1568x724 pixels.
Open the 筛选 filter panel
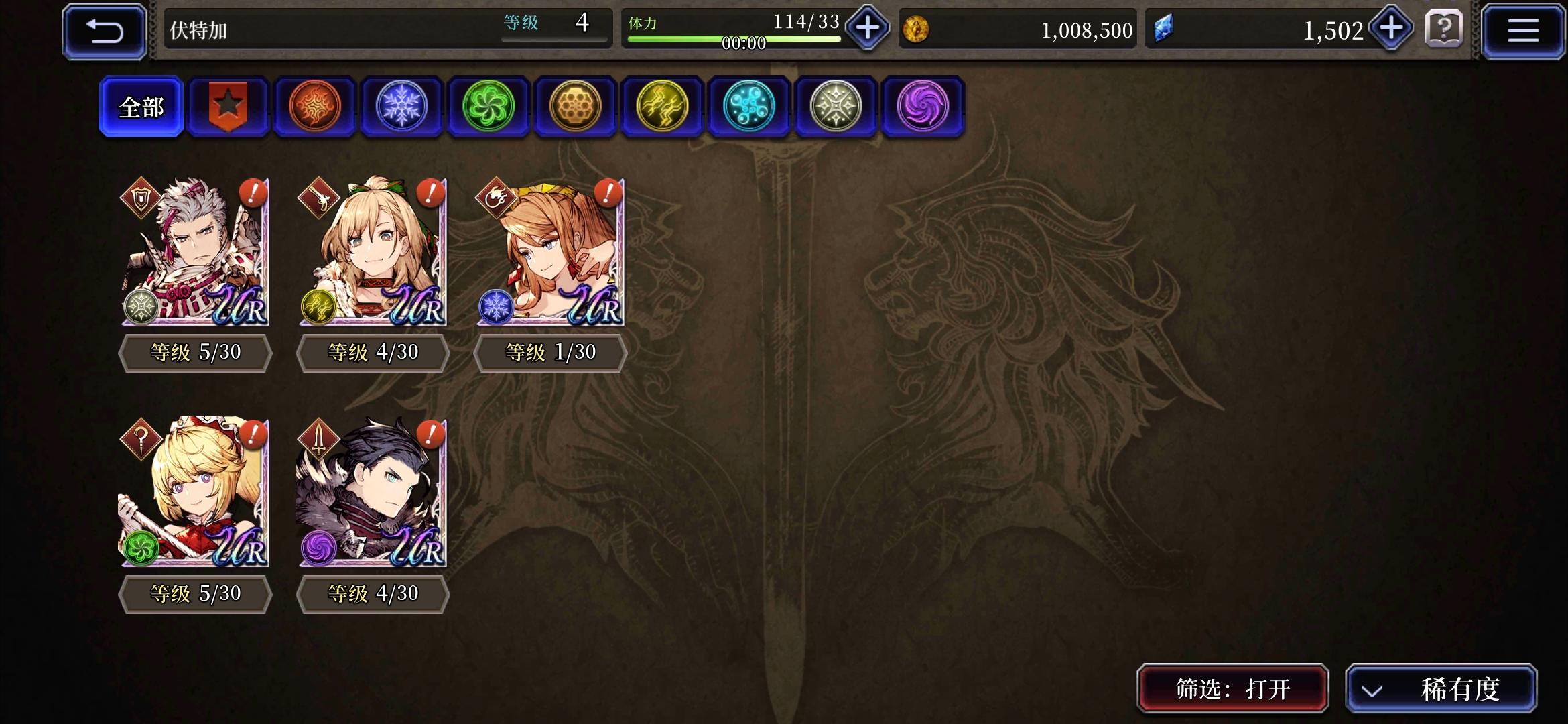[1232, 688]
